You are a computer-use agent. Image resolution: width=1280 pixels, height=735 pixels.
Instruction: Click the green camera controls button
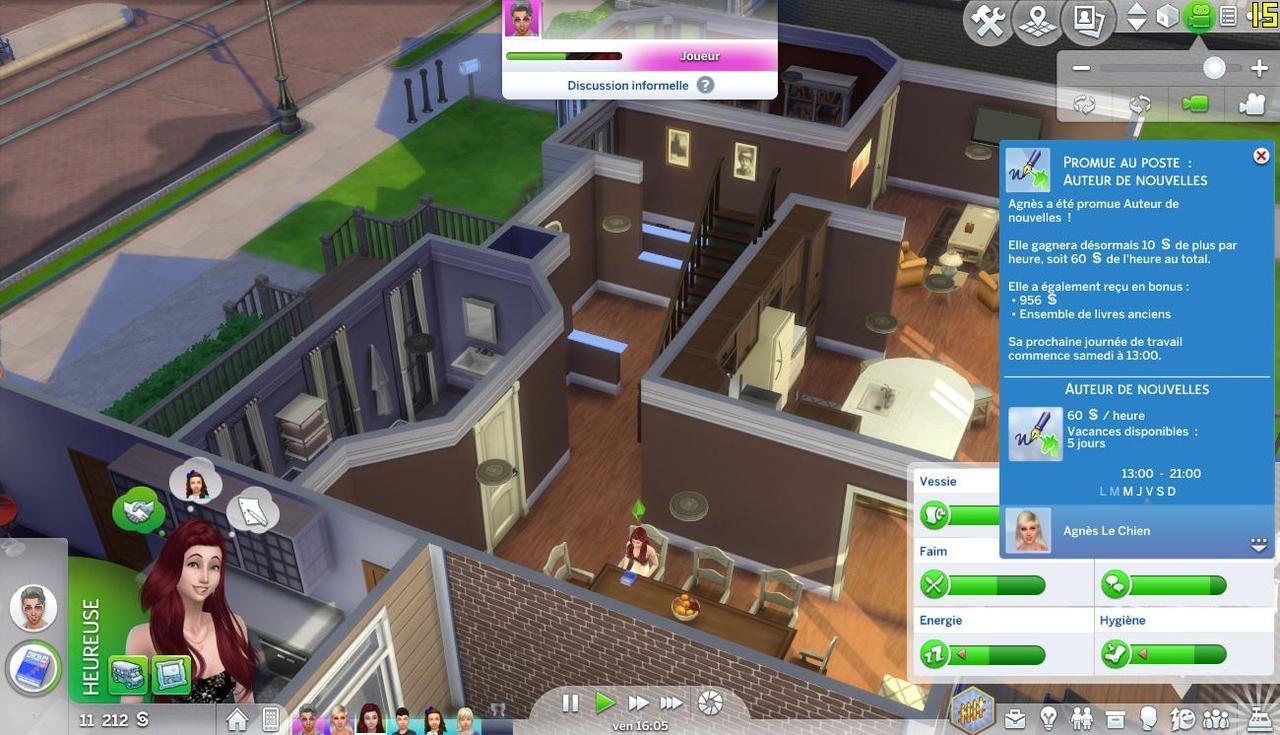(x=1198, y=17)
